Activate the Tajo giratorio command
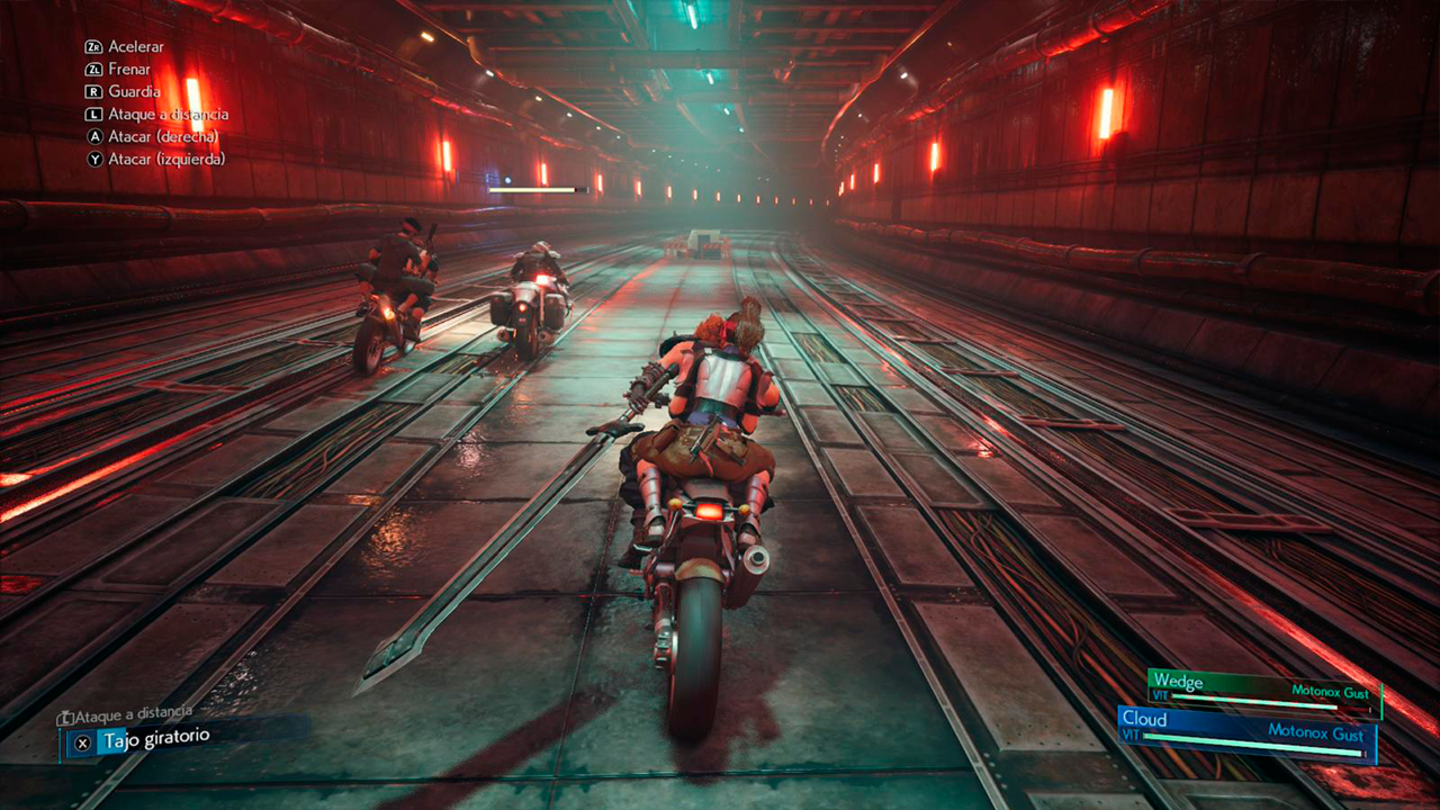 pyautogui.click(x=155, y=740)
